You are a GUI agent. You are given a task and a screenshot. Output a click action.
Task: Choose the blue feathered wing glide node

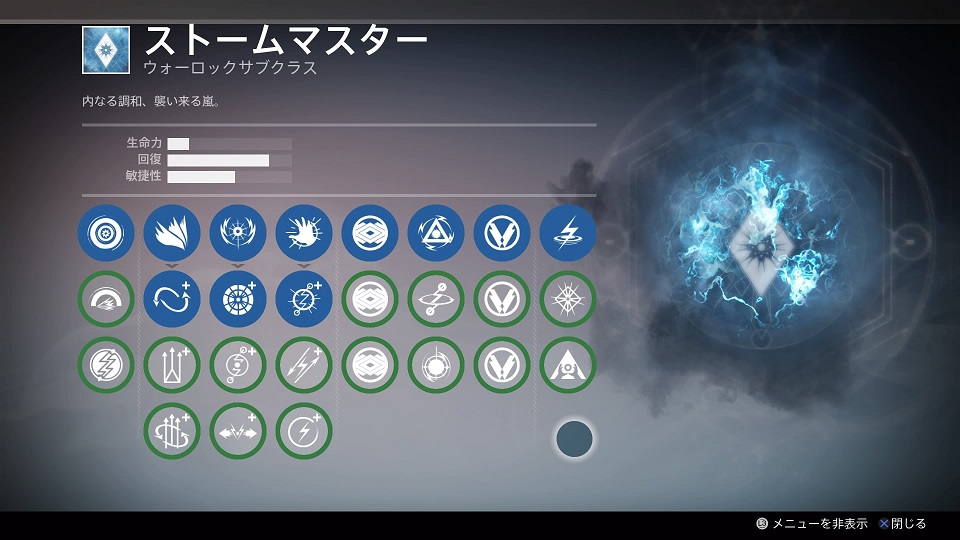(172, 234)
